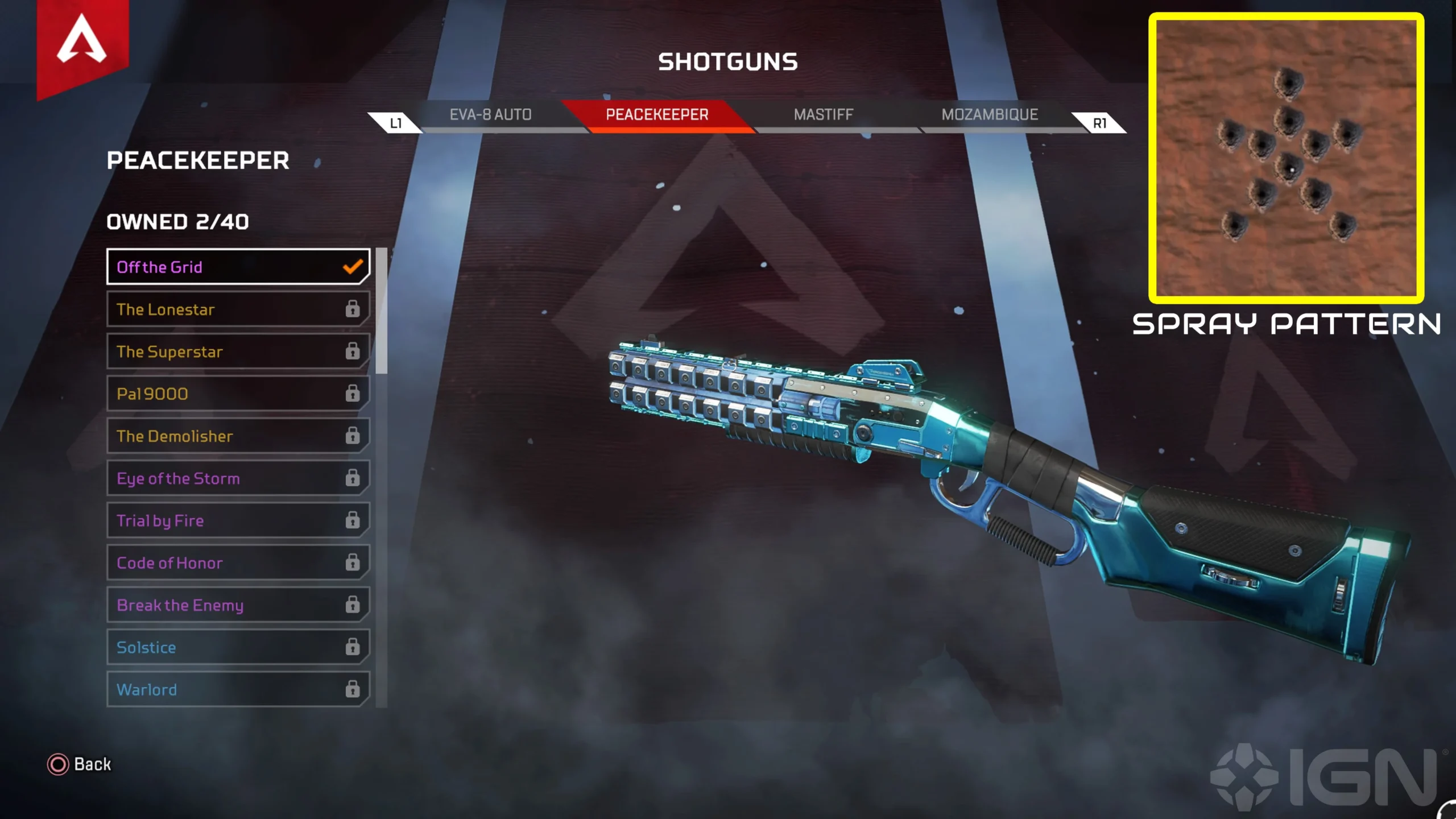Viewport: 1456px width, 819px height.
Task: Click the lock icon beside The Lonestar
Action: (x=354, y=309)
